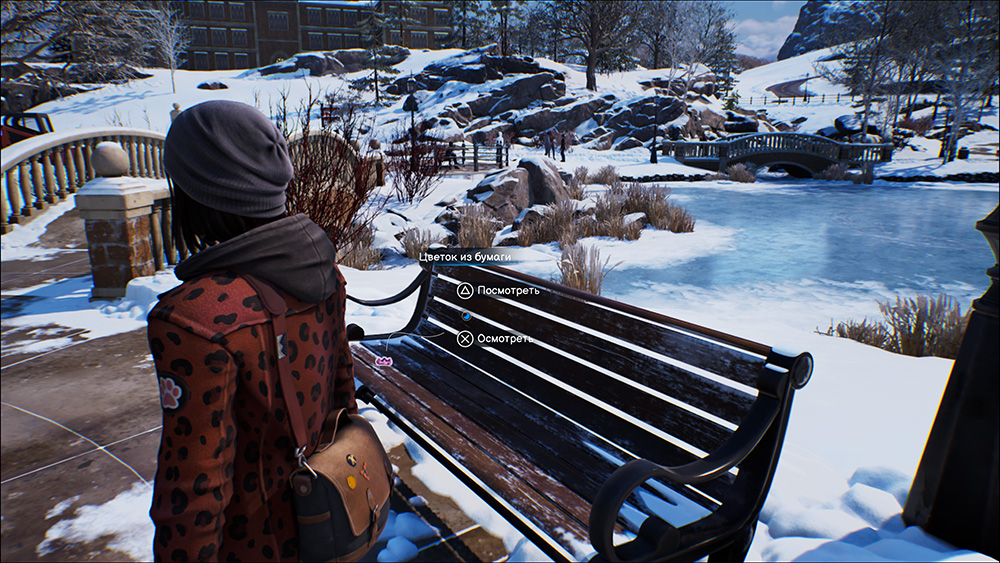Choose the "Посмотреть" interaction option
This screenshot has height=563, width=1000.
pos(498,291)
